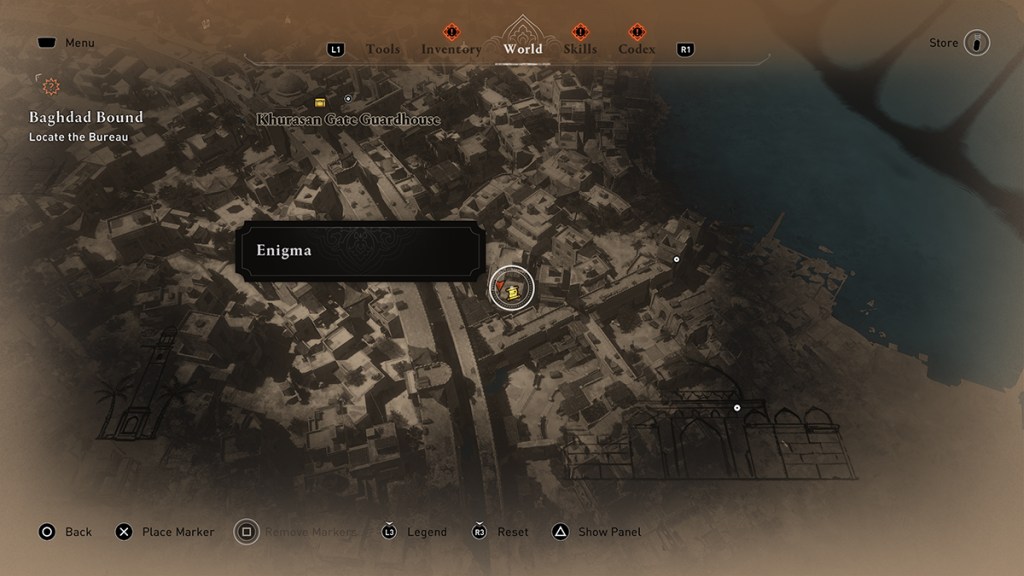Switch to the Tools tab
Viewport: 1024px width, 576px height.
382,49
